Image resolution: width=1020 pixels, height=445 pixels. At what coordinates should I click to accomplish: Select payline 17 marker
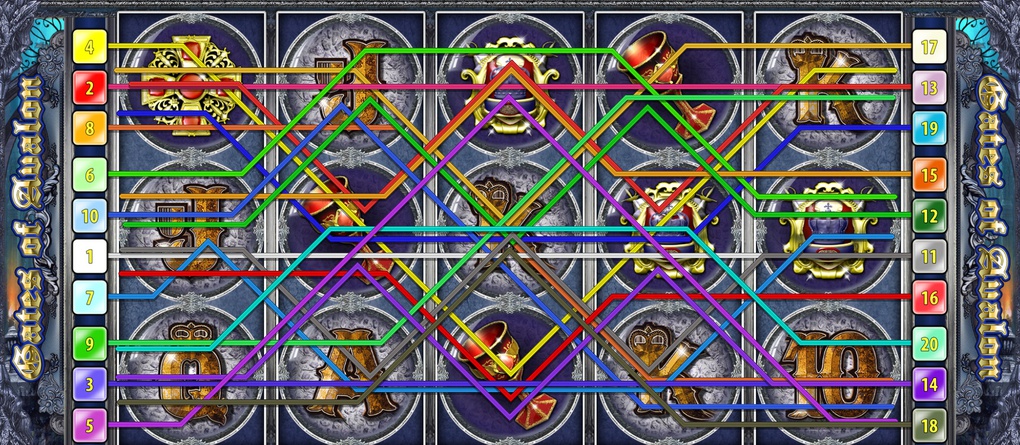pos(929,46)
